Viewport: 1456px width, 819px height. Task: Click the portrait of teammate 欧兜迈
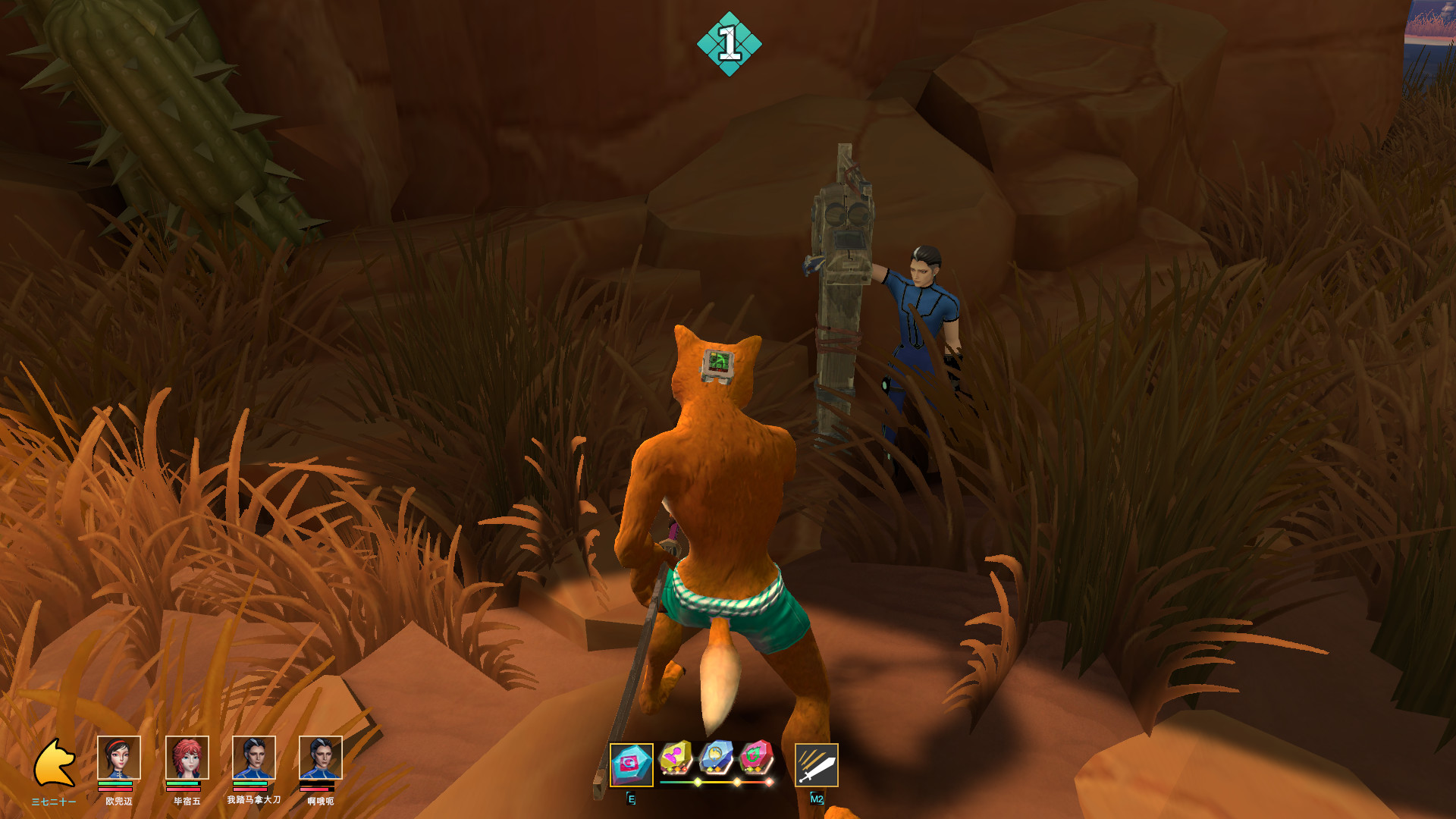(119, 758)
